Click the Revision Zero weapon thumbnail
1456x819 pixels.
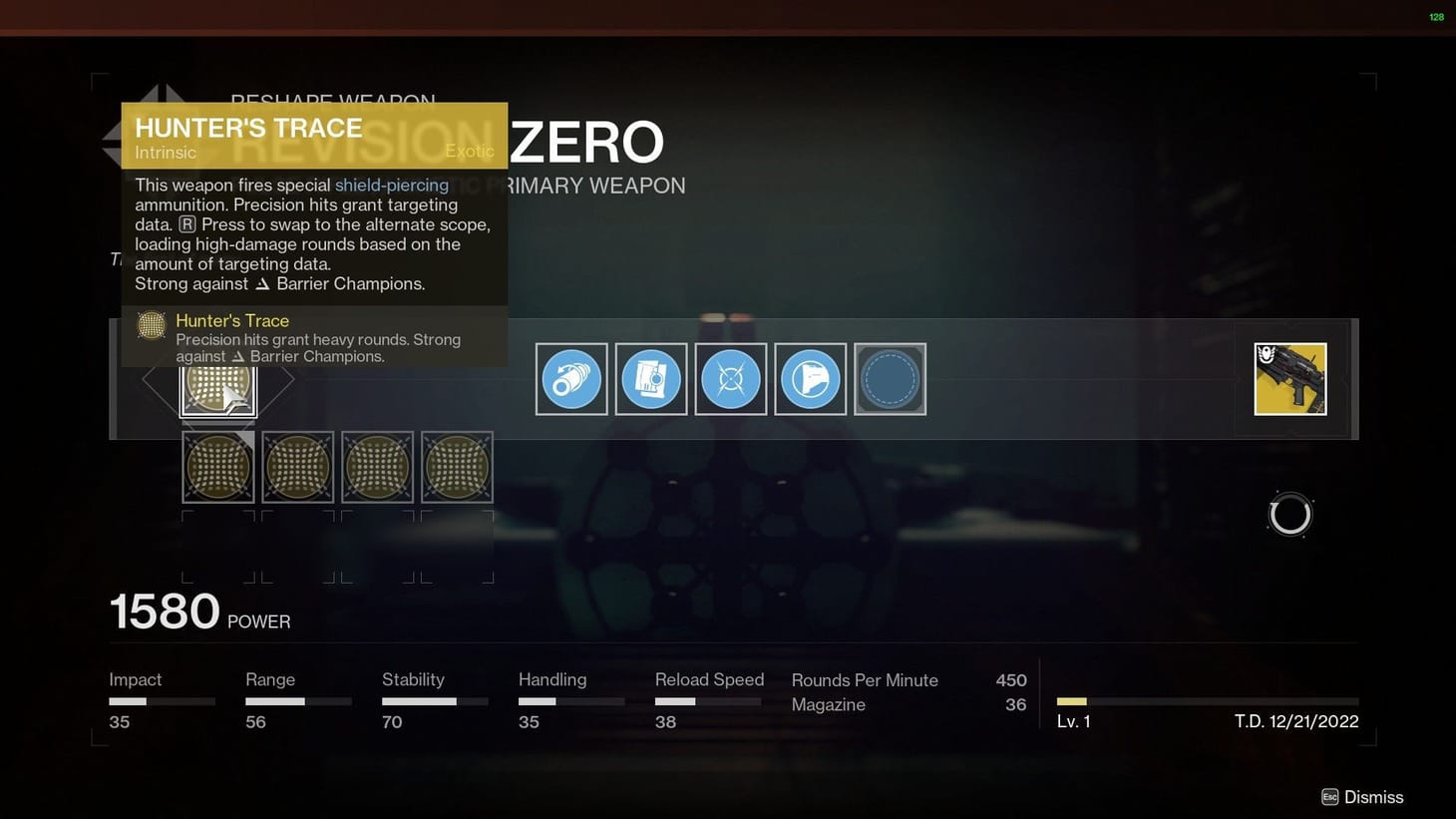coord(1290,379)
